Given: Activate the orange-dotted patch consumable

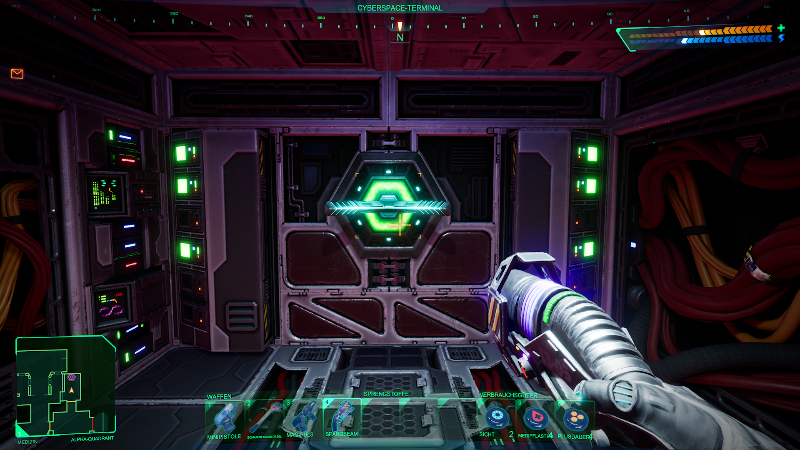Looking at the screenshot, I should tap(573, 417).
